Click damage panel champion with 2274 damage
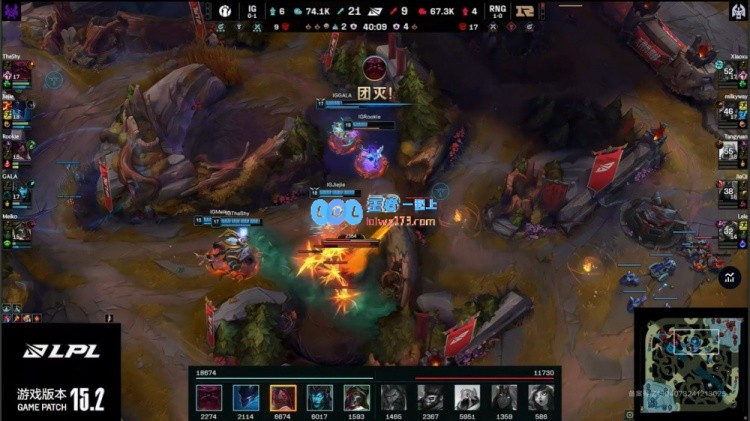 pyautogui.click(x=209, y=397)
